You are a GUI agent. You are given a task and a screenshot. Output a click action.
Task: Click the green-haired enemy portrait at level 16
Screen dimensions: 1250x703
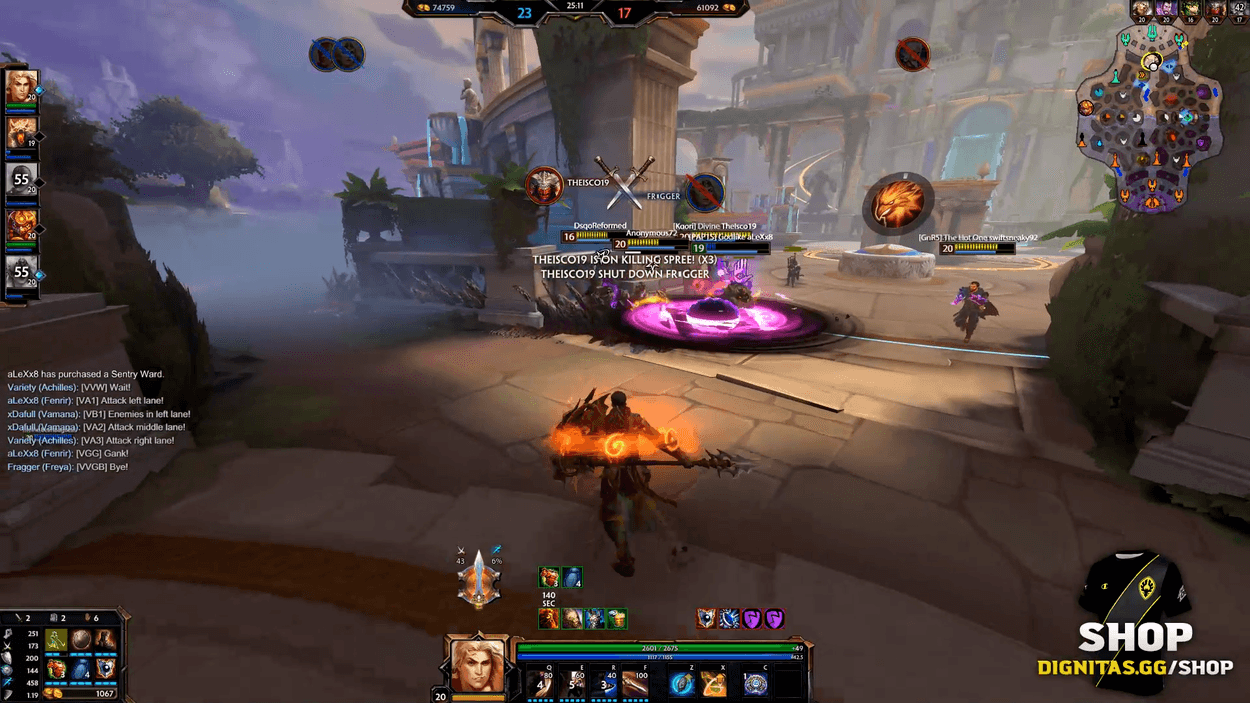tap(1191, 10)
